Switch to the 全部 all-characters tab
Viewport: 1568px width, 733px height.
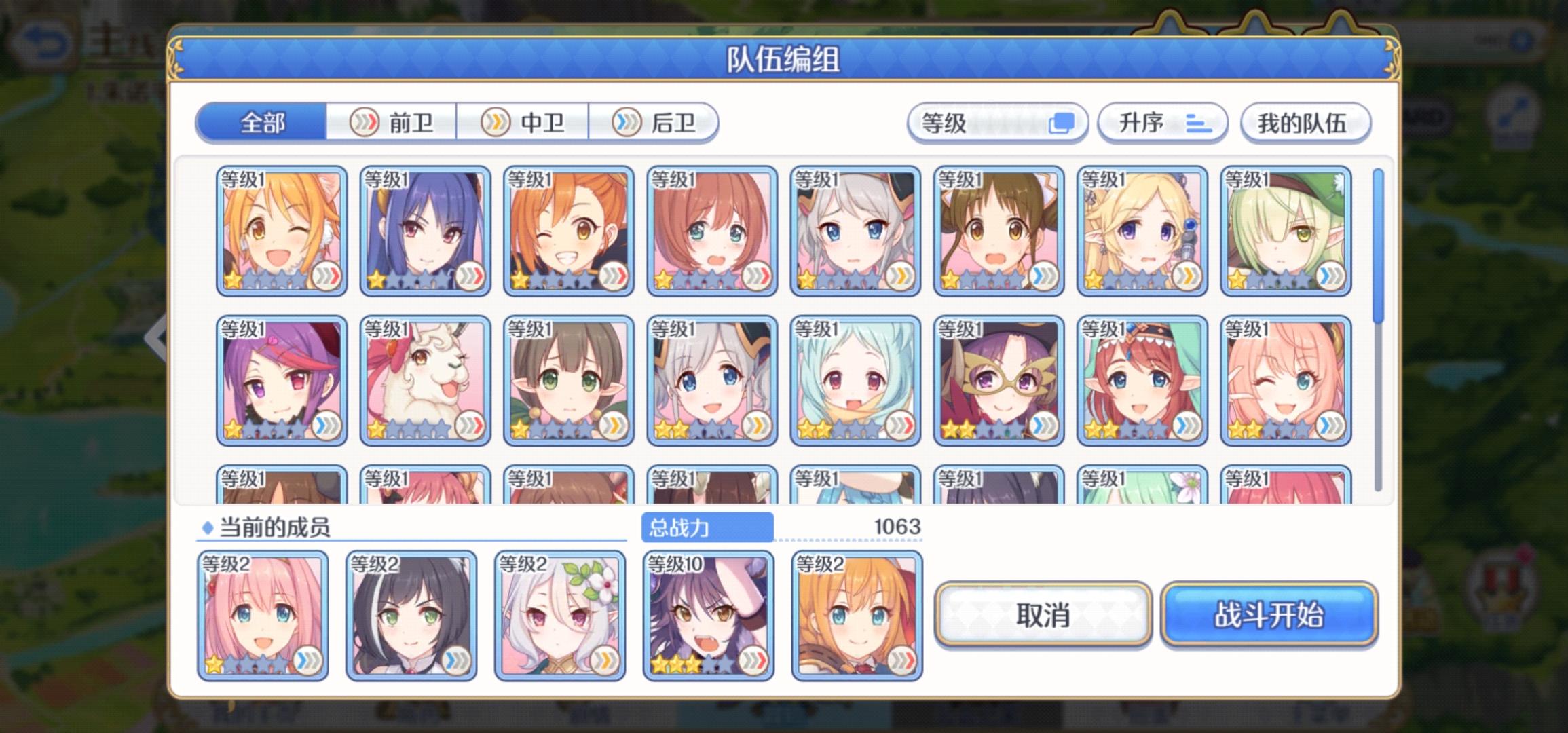coord(261,123)
